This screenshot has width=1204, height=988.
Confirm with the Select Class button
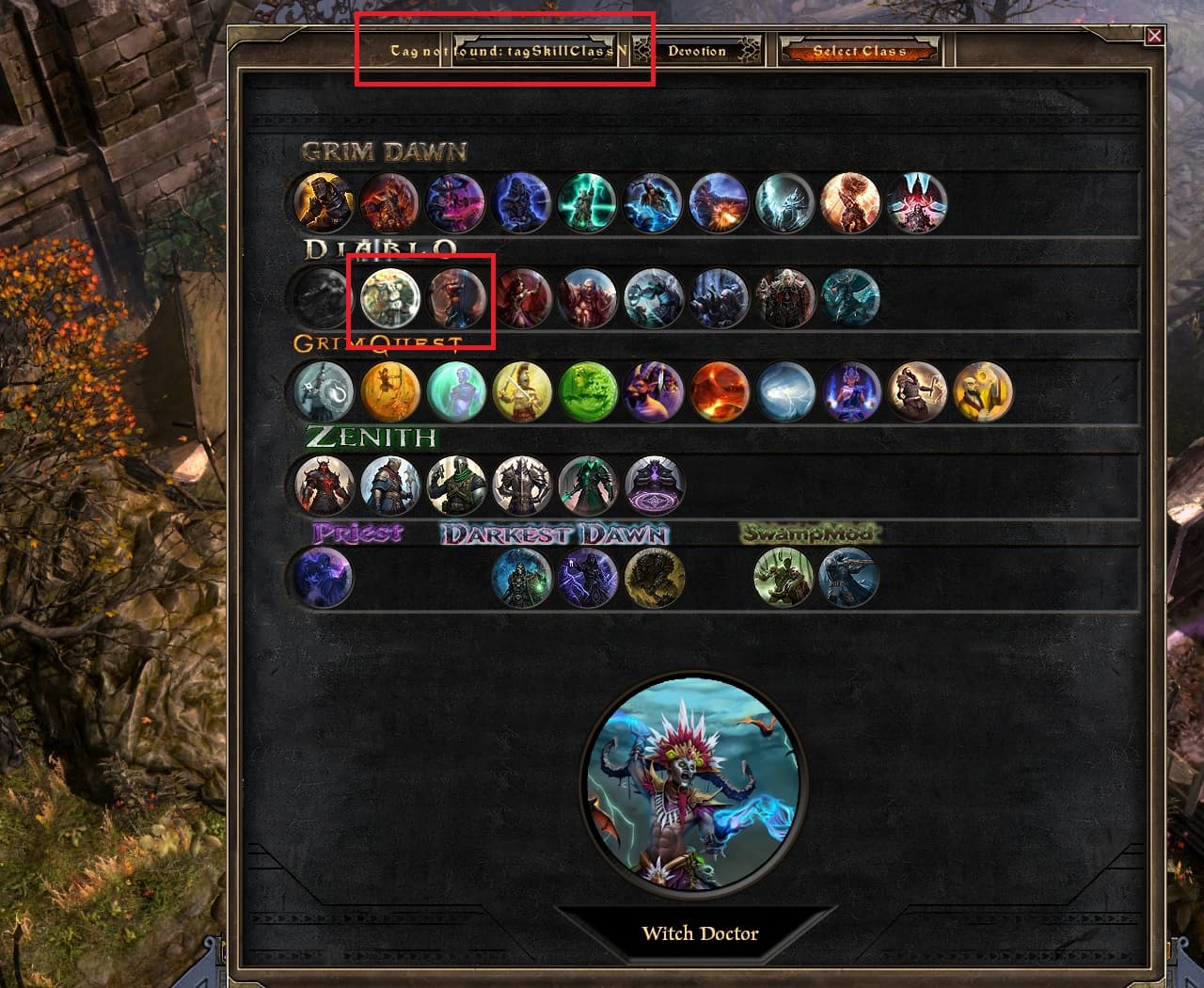(859, 51)
